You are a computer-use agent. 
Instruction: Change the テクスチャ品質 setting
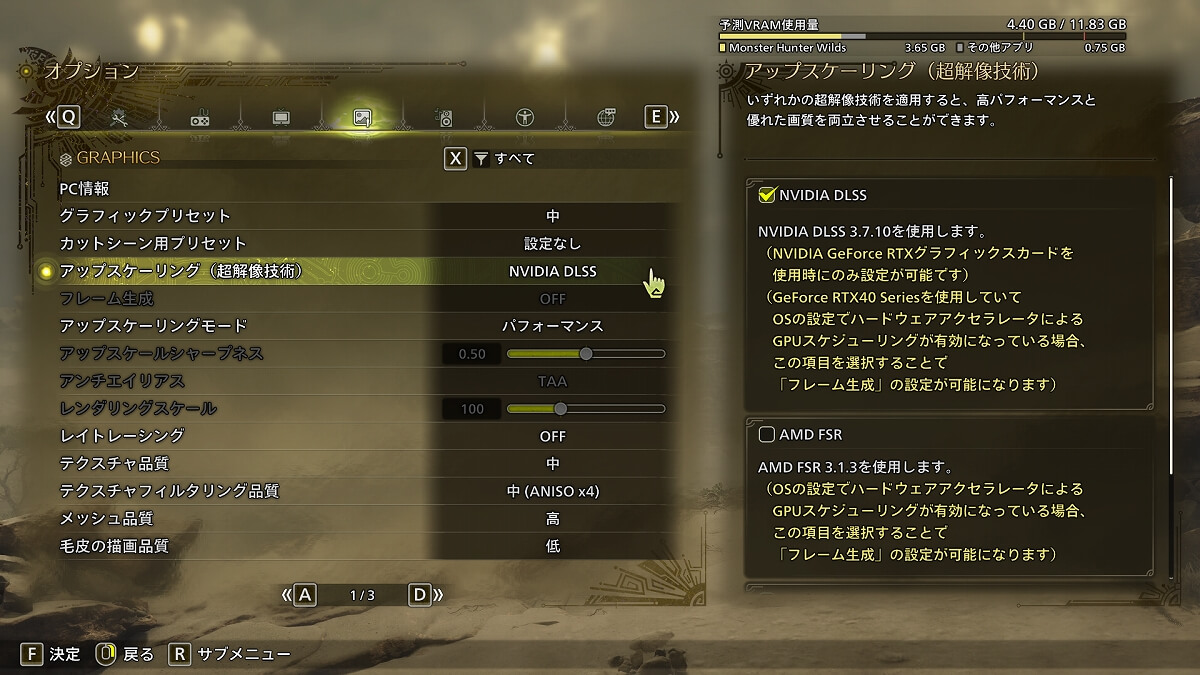(553, 464)
